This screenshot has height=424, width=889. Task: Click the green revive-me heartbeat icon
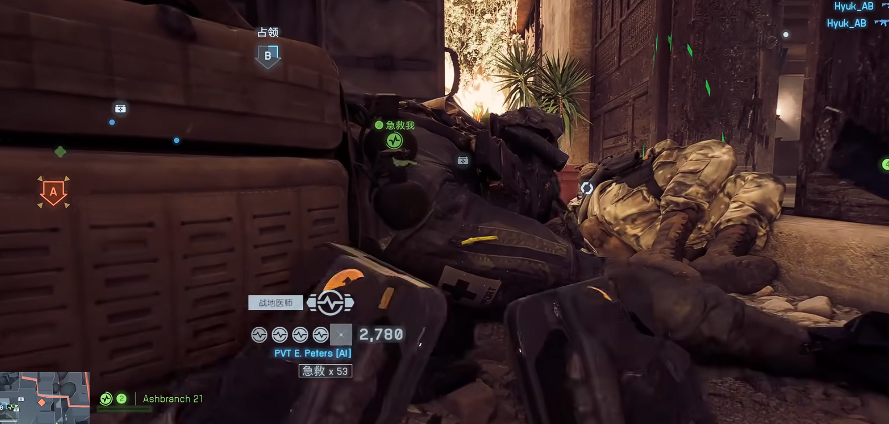396,140
